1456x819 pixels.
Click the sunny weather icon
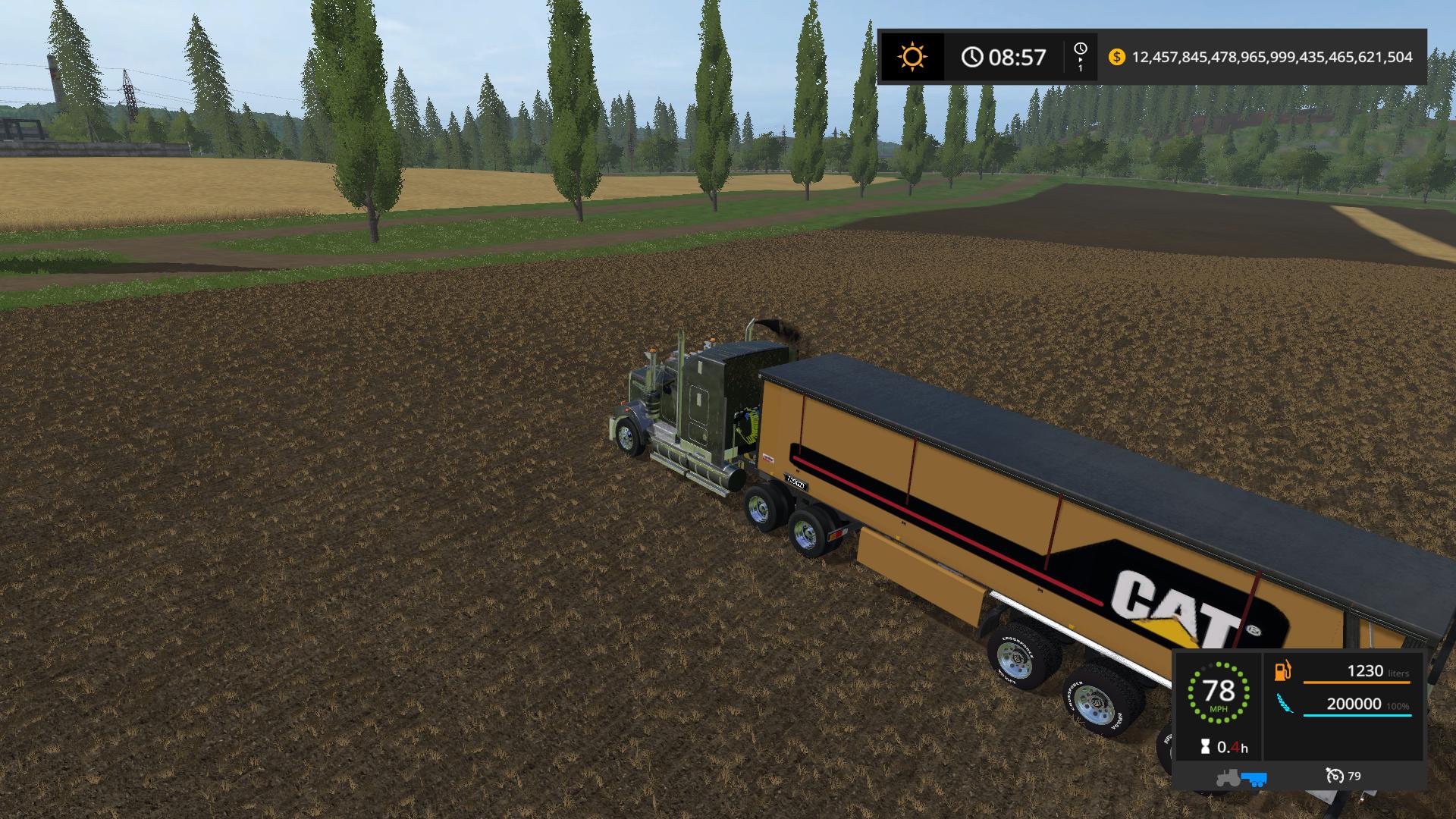tap(912, 57)
